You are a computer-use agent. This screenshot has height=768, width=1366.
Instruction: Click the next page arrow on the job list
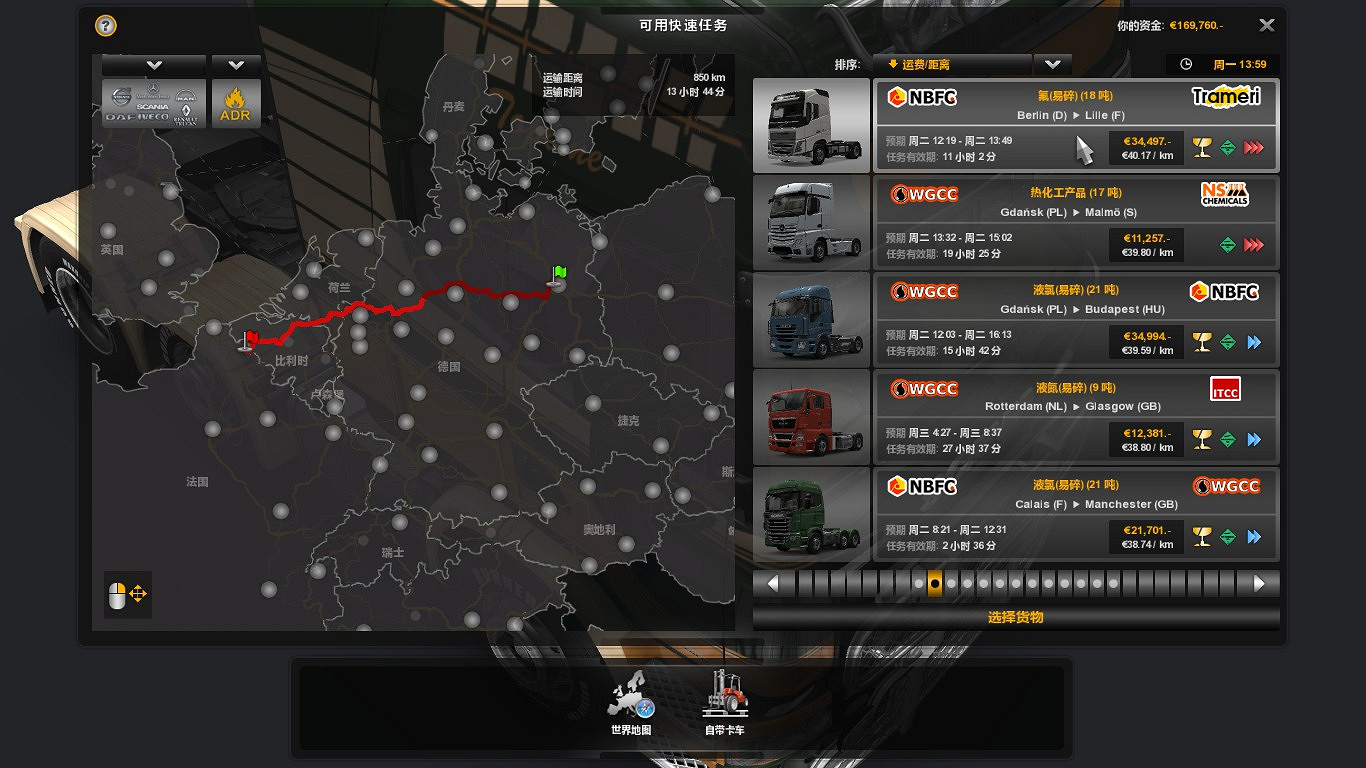1259,581
